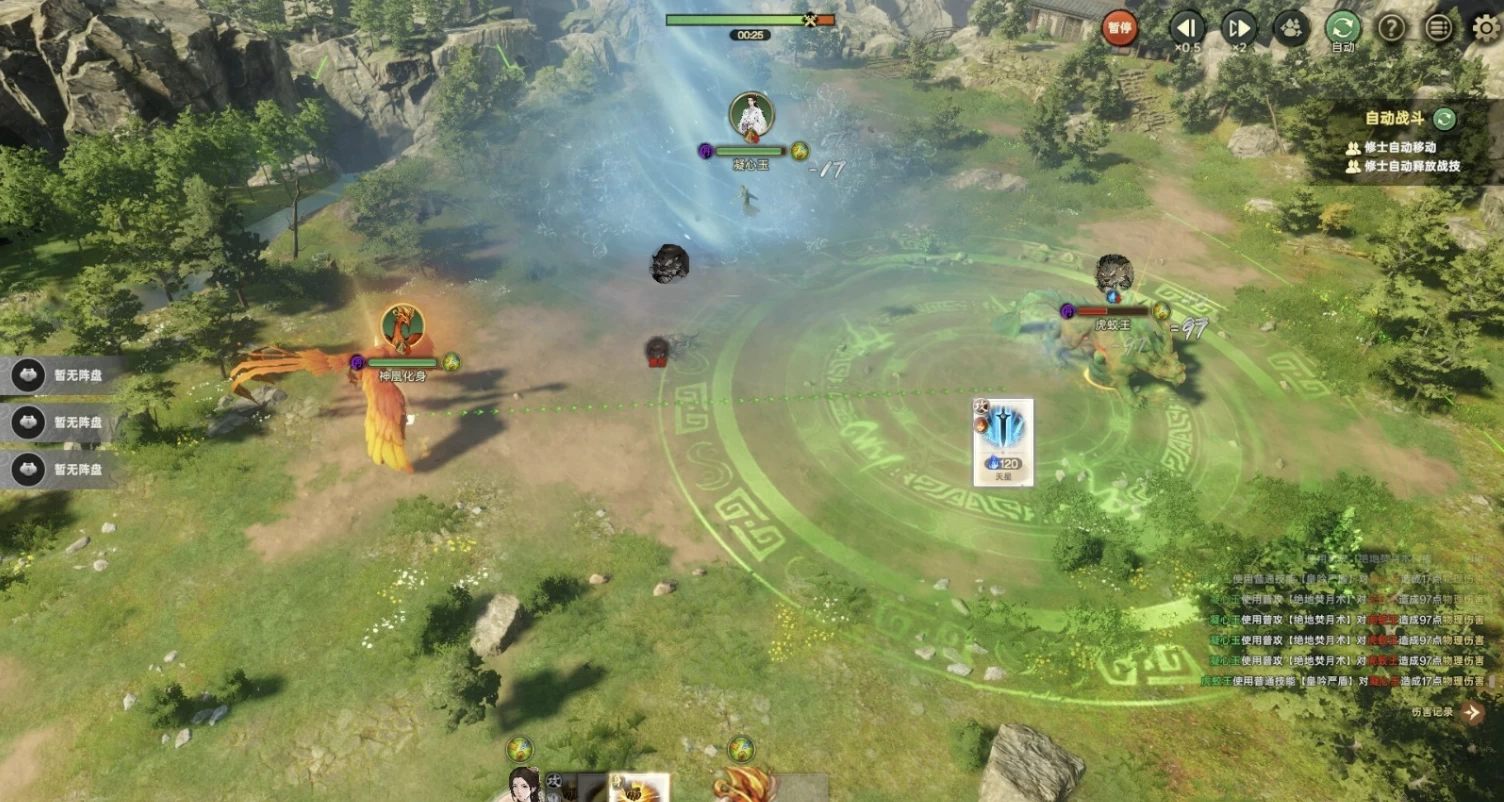
Task: Select the 神凰化身 phoenix portrait
Action: pyautogui.click(x=402, y=329)
